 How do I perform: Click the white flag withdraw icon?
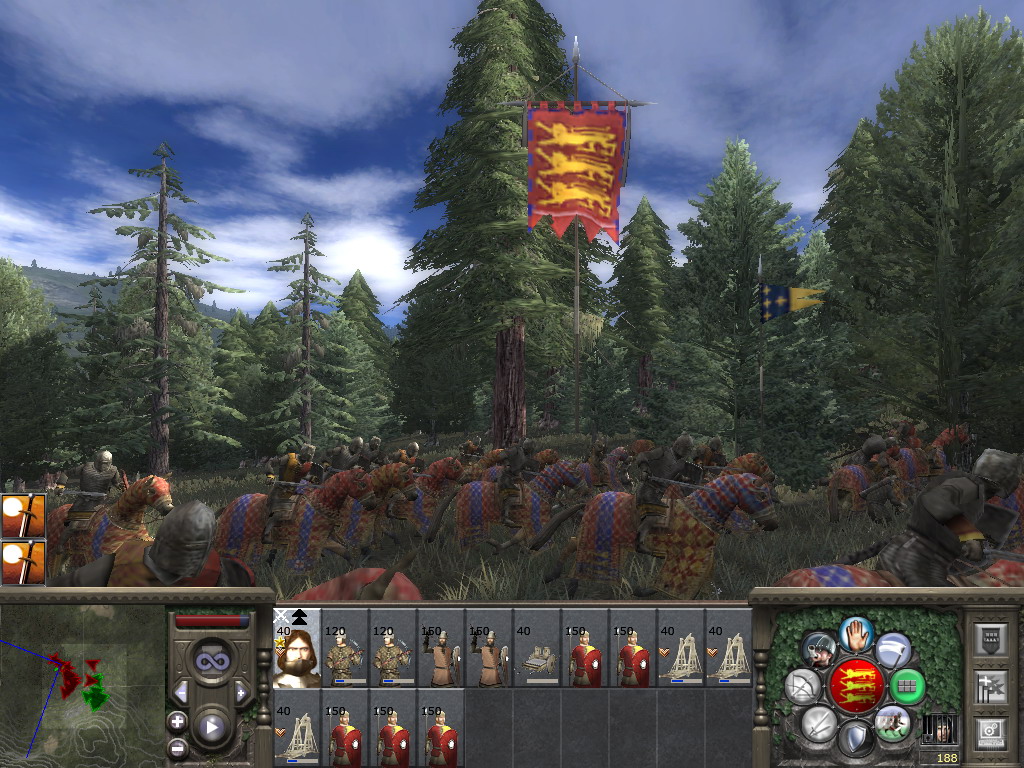pos(893,650)
